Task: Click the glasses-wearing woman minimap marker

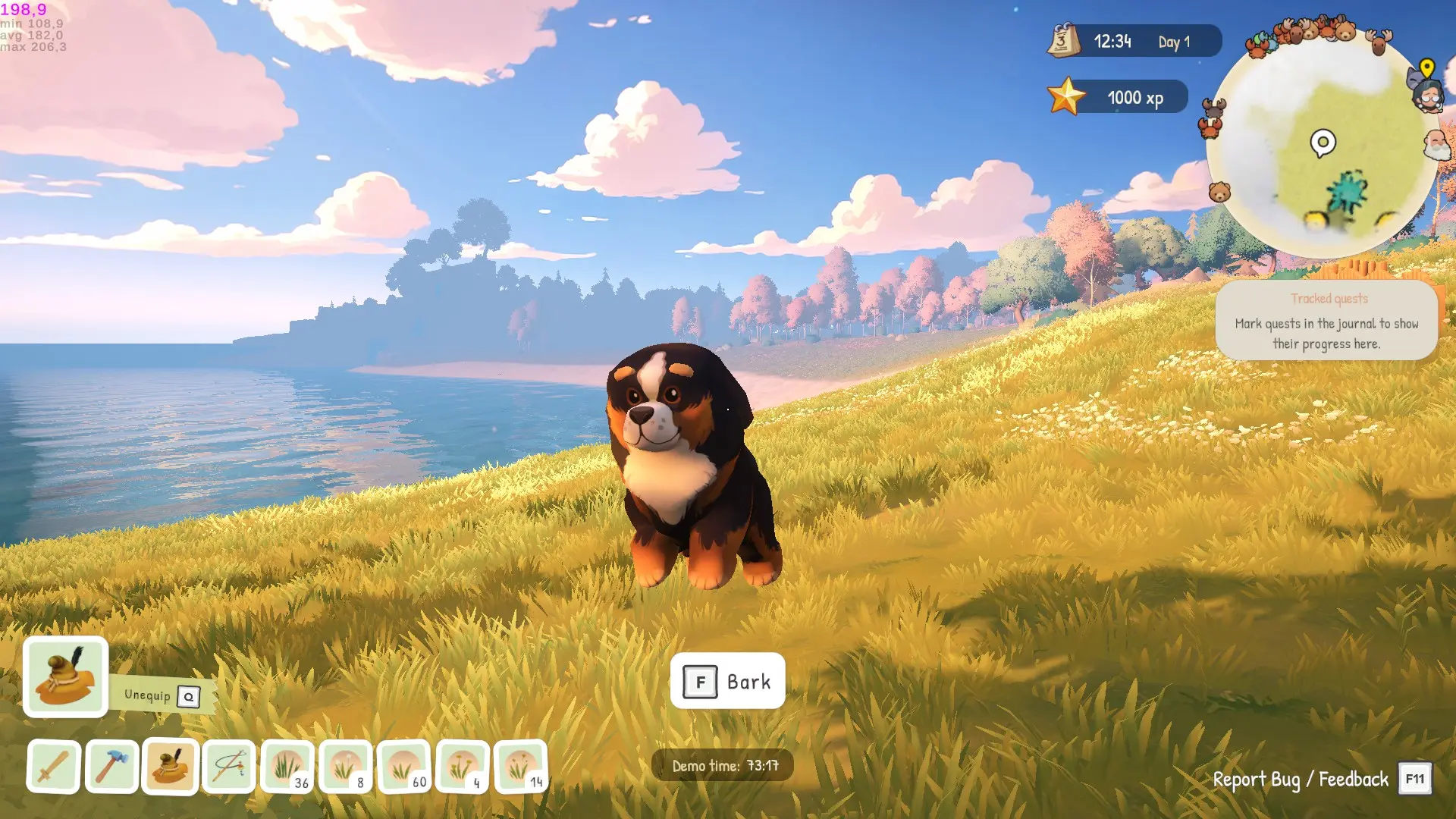Action: click(x=1428, y=98)
